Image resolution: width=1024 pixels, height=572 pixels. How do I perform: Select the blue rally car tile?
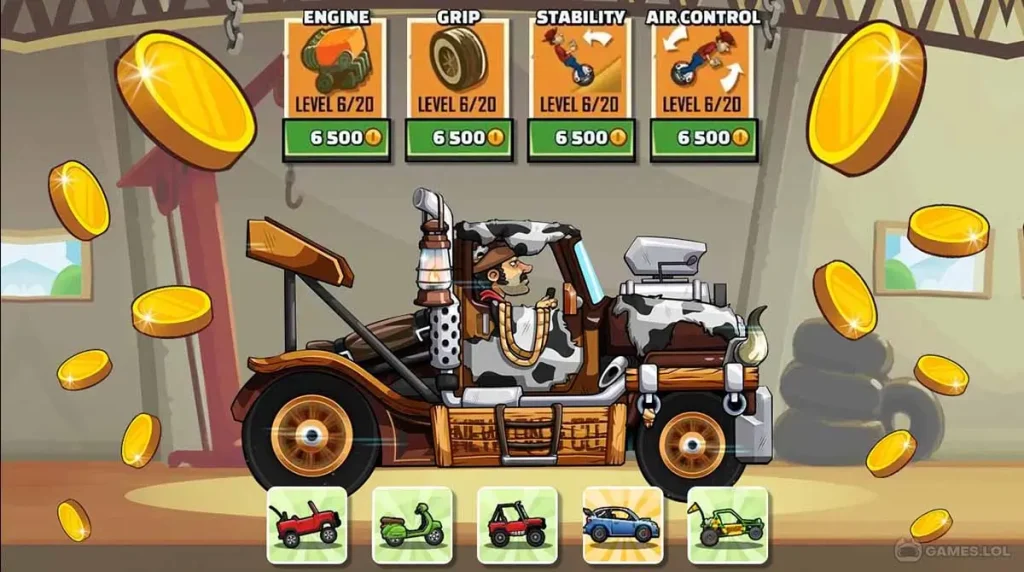coord(622,524)
